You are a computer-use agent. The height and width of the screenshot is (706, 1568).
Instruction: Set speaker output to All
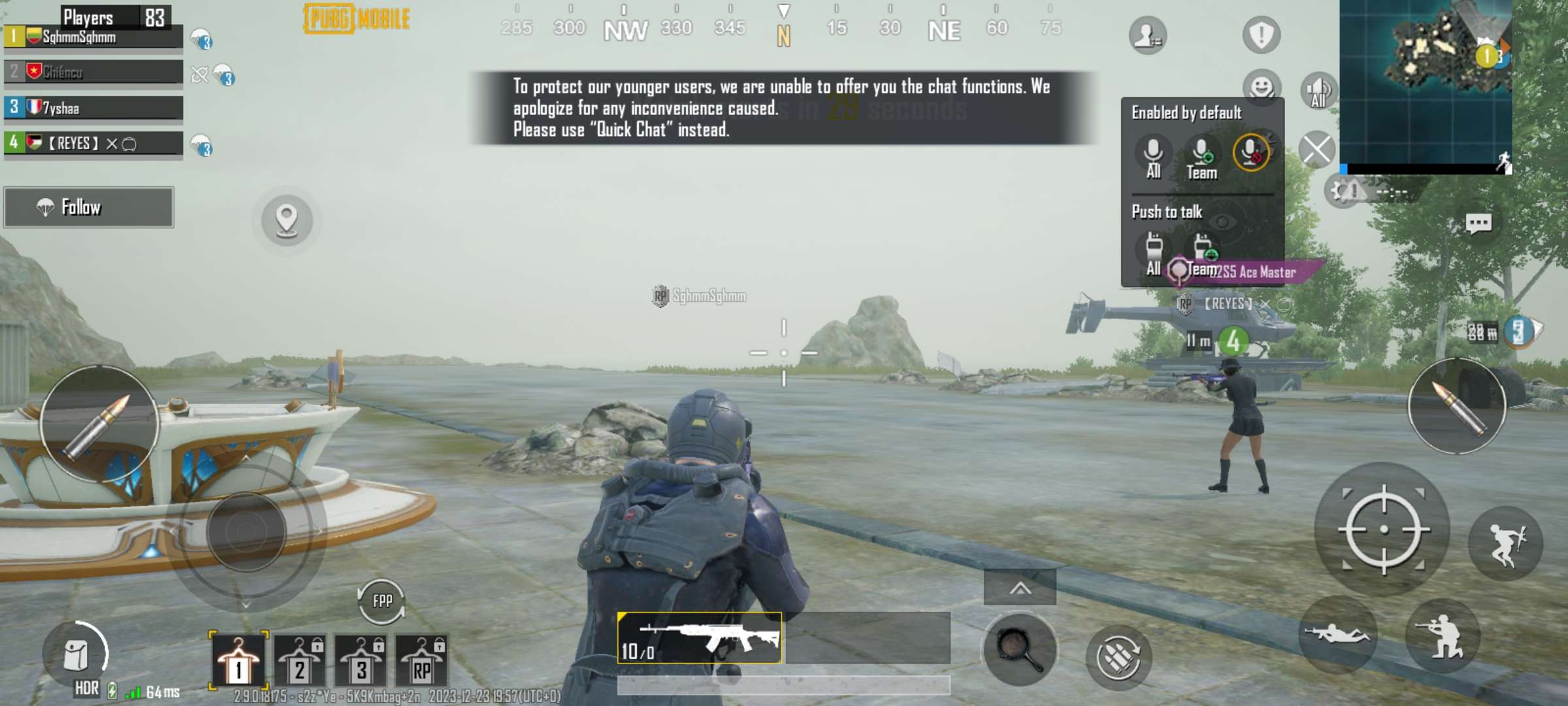[1318, 92]
